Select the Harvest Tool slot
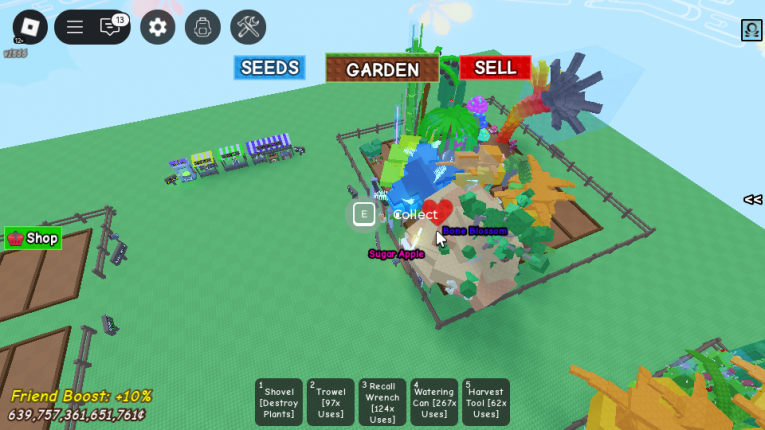 [x=486, y=402]
